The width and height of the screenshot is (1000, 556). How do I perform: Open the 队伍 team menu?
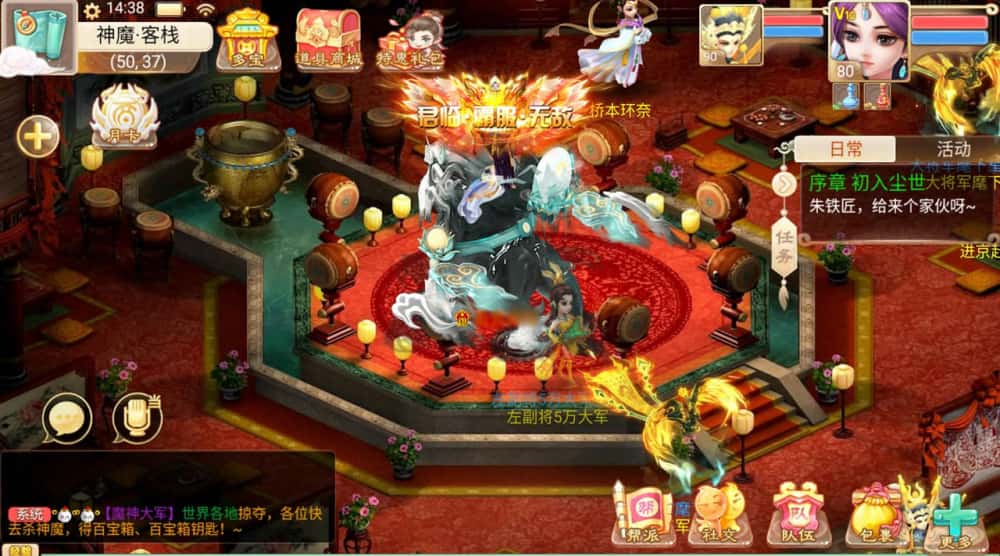(797, 514)
